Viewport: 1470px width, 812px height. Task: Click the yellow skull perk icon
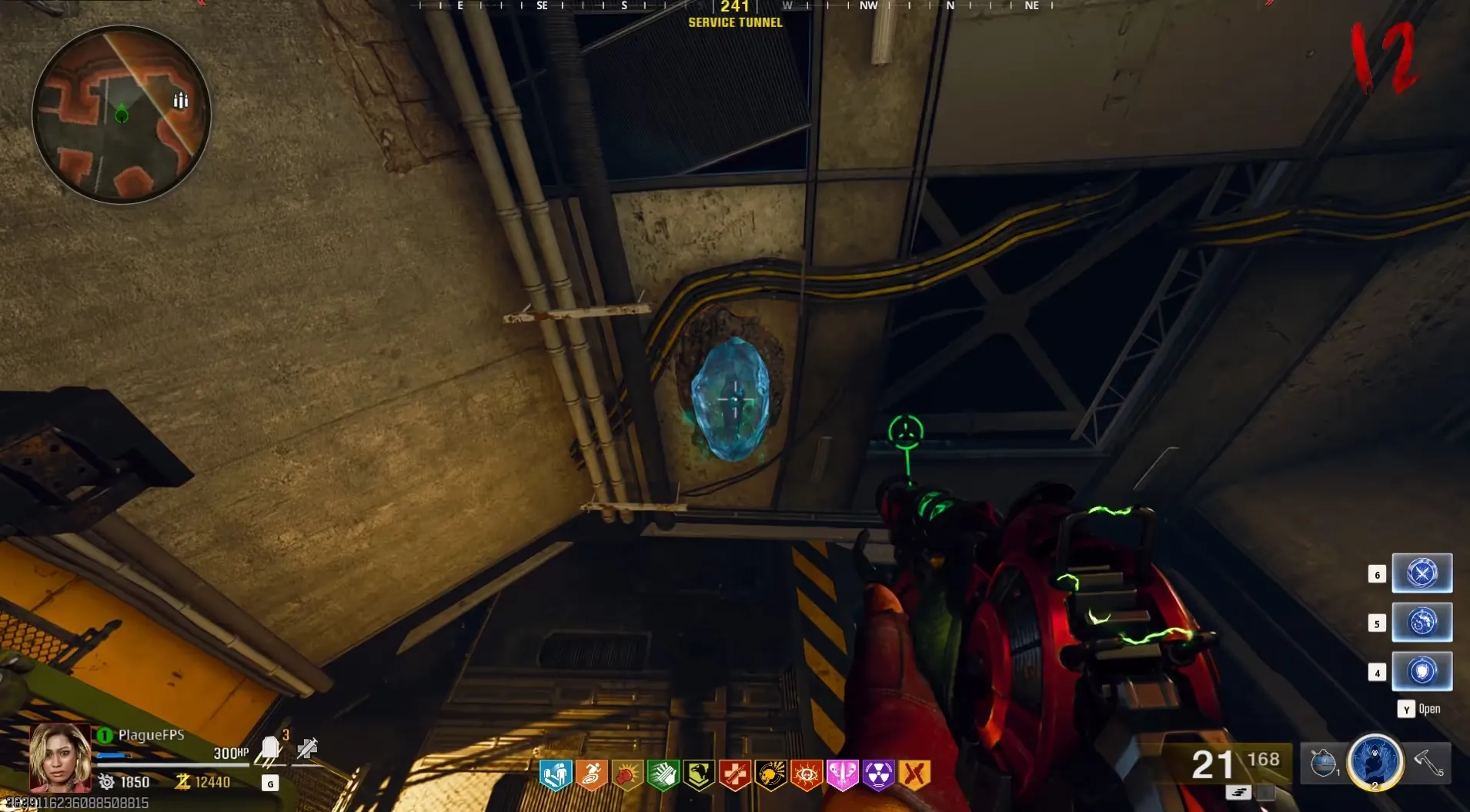(x=770, y=774)
